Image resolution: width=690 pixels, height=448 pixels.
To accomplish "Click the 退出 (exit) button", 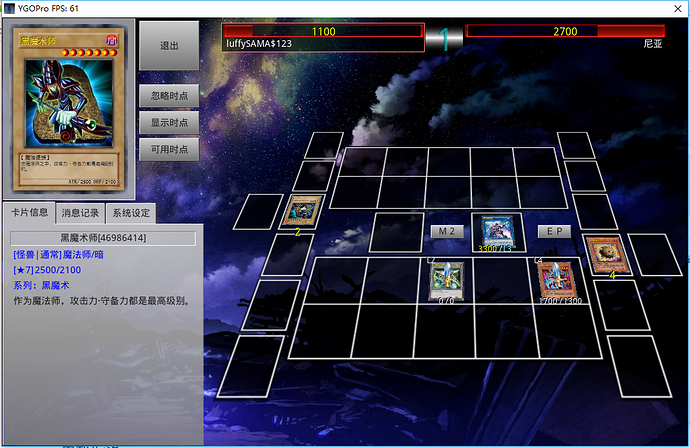I will point(169,46).
